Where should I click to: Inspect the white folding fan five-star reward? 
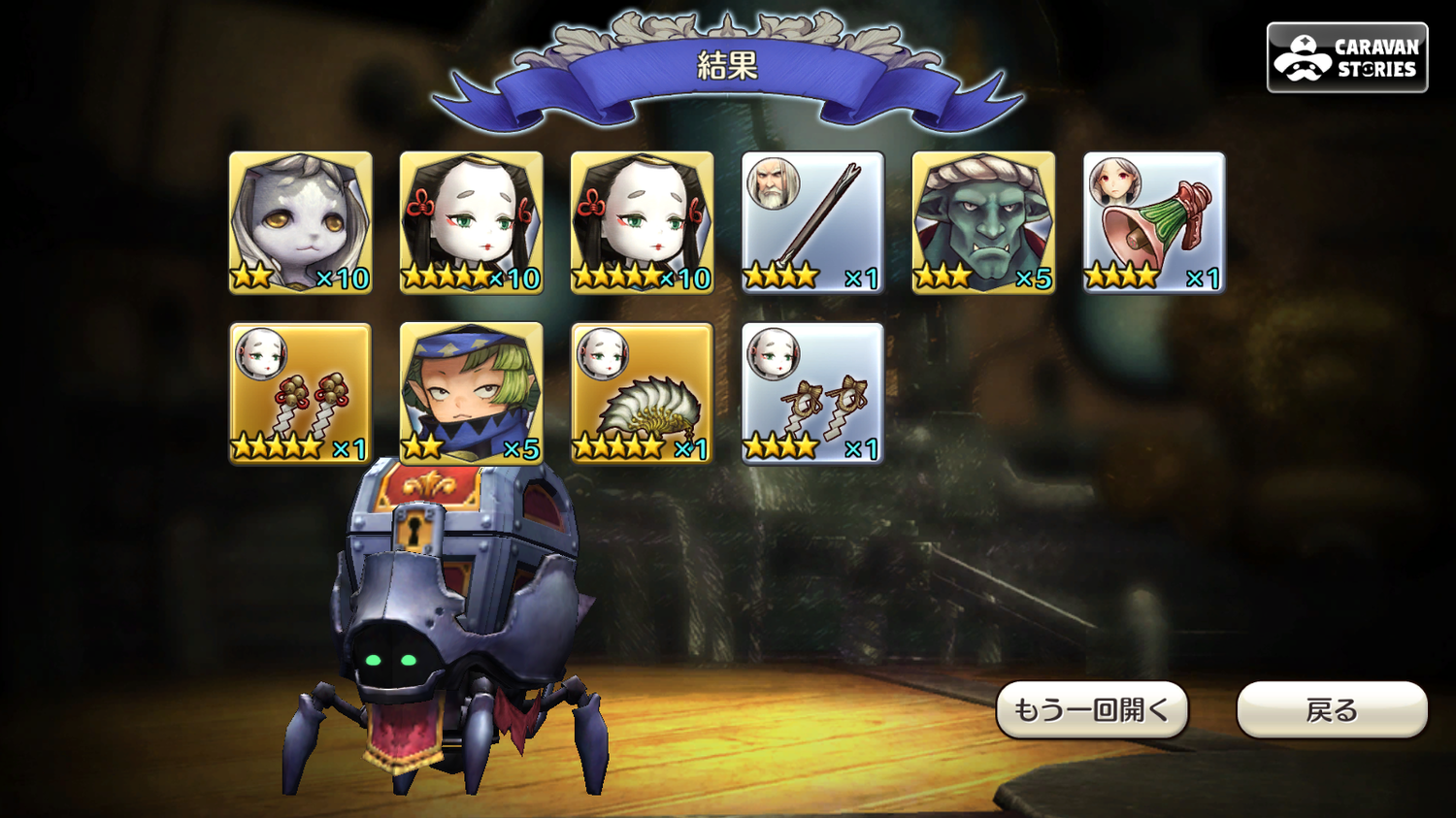643,393
